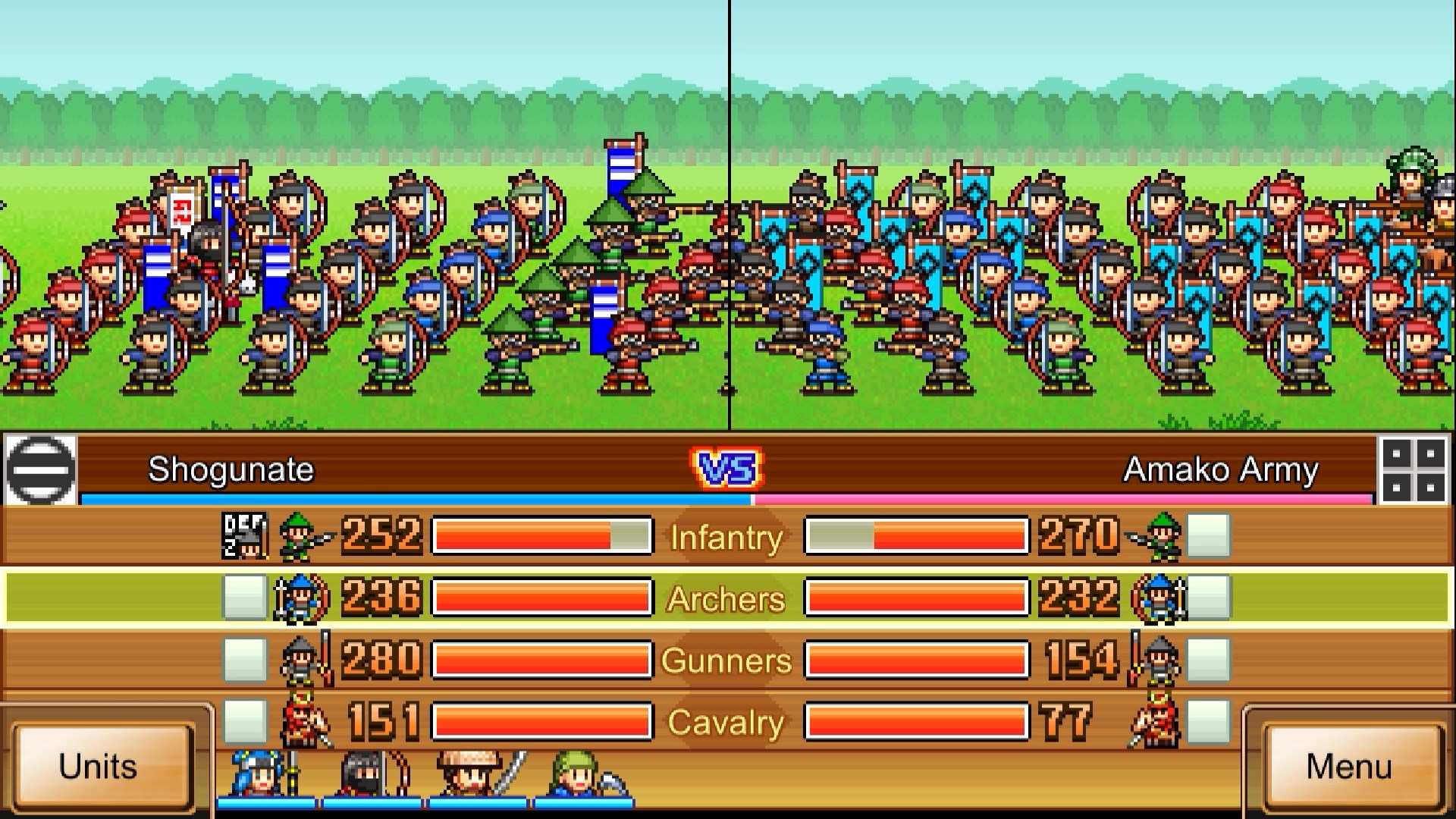The height and width of the screenshot is (819, 1456).
Task: Switch to the ninja leader portrait tab
Action: pyautogui.click(x=368, y=775)
